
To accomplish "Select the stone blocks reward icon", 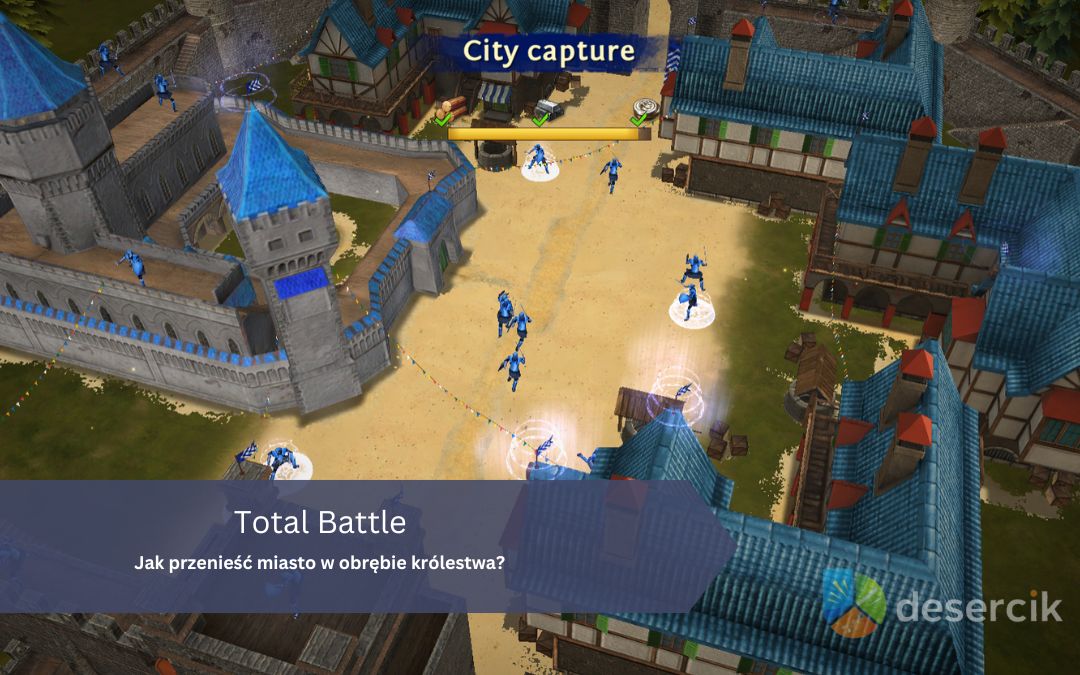I will (549, 108).
